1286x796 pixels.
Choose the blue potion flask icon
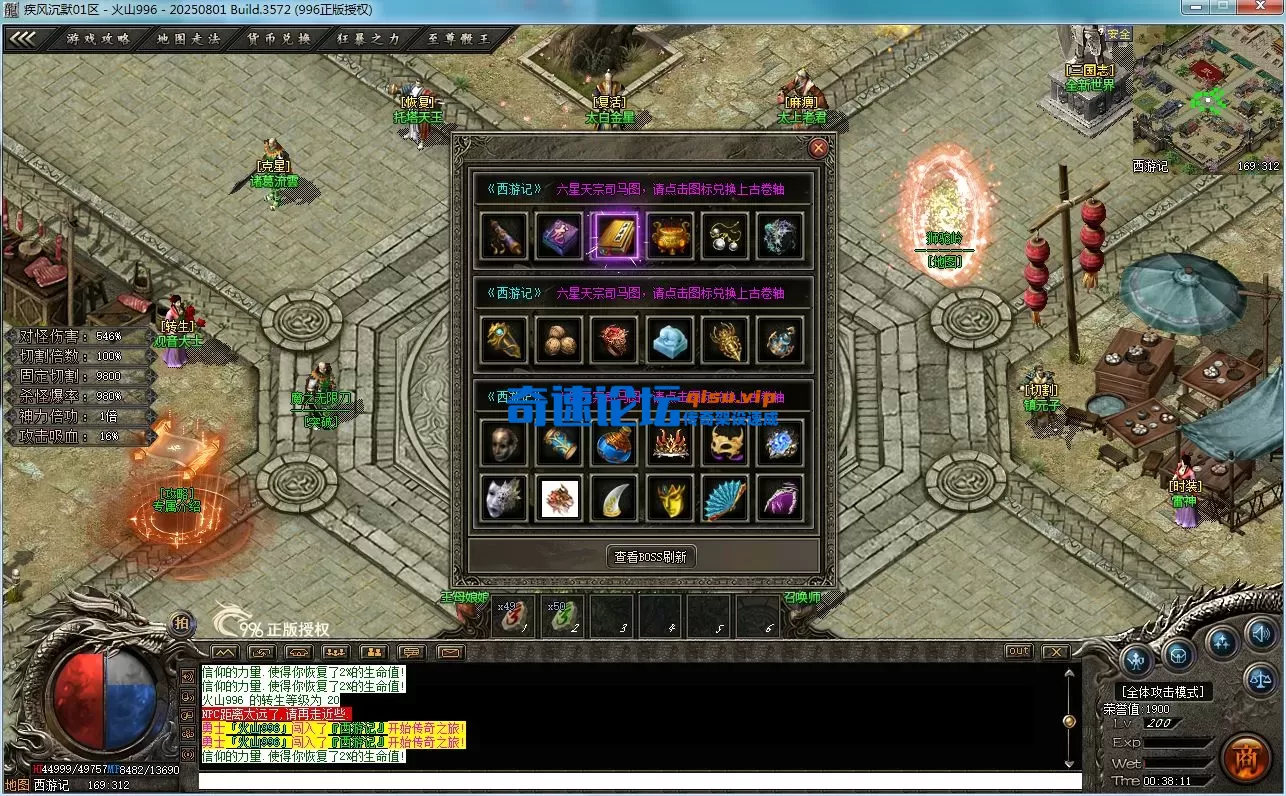pos(615,444)
